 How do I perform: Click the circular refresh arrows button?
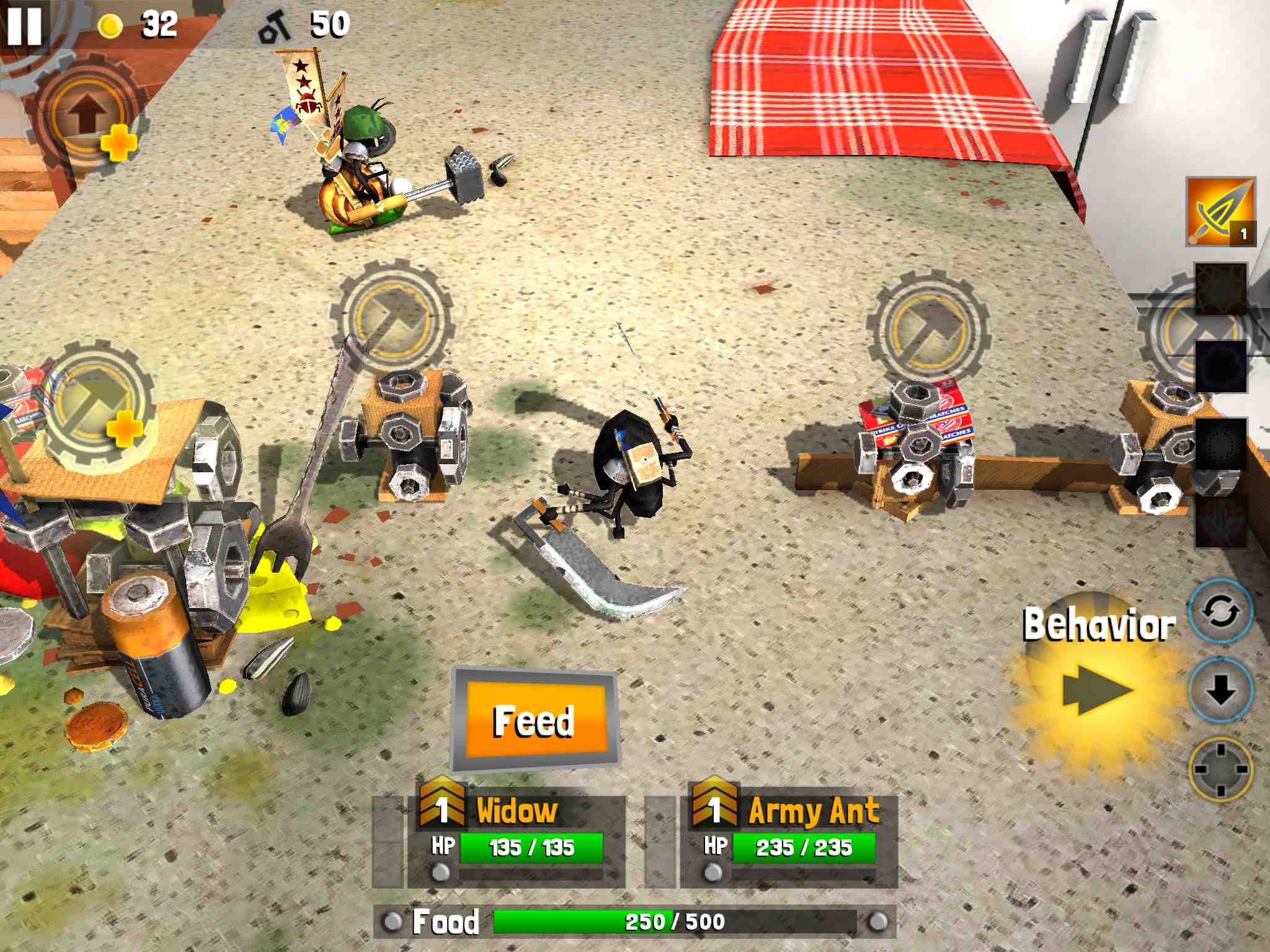pyautogui.click(x=1220, y=612)
